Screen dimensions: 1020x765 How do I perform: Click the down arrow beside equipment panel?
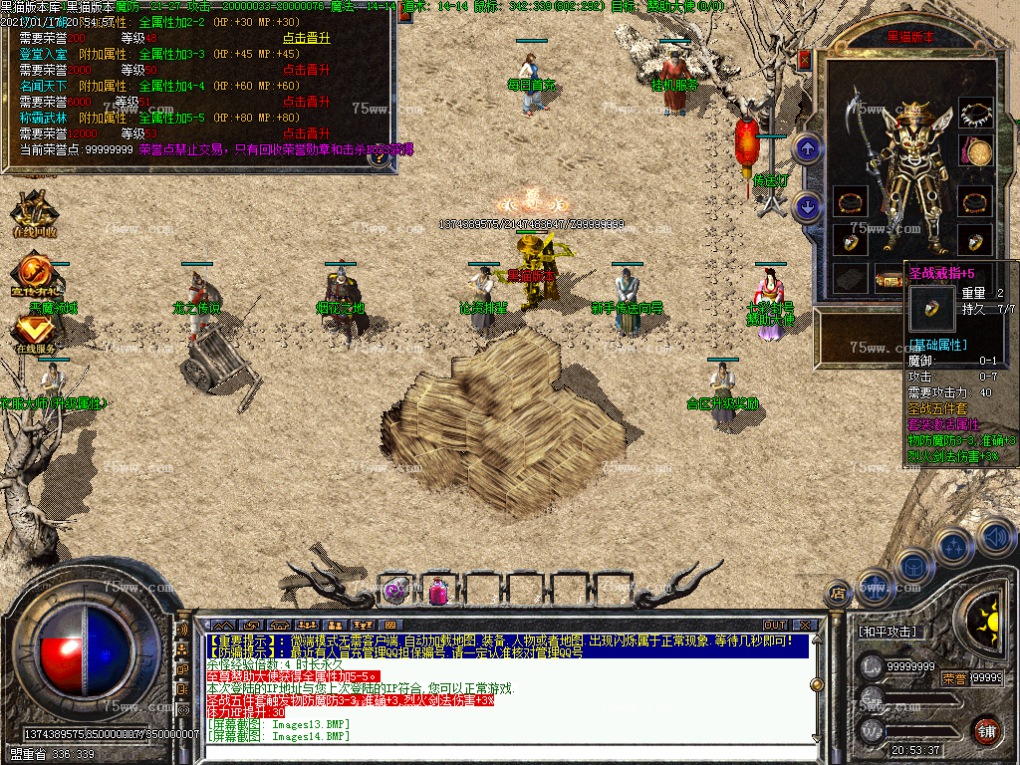click(x=807, y=206)
